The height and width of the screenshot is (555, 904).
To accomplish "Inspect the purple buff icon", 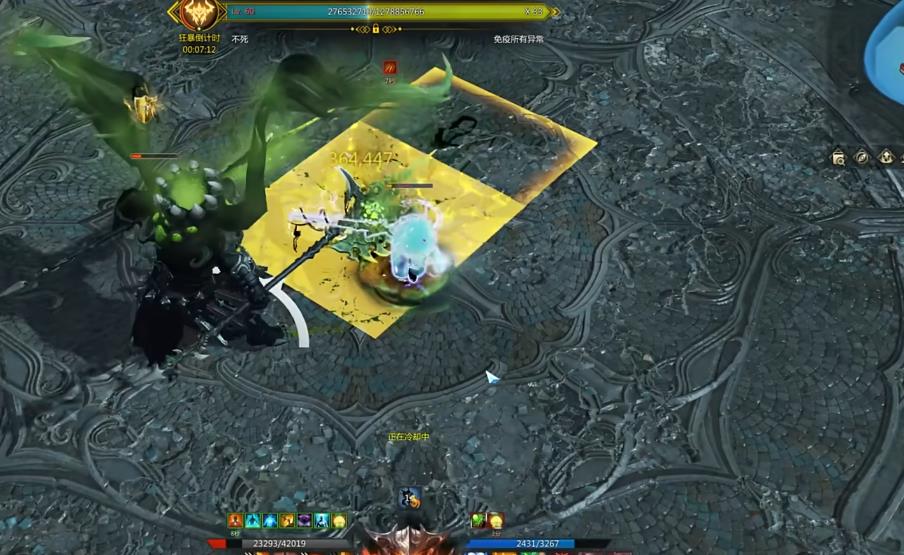I will coord(304,521).
